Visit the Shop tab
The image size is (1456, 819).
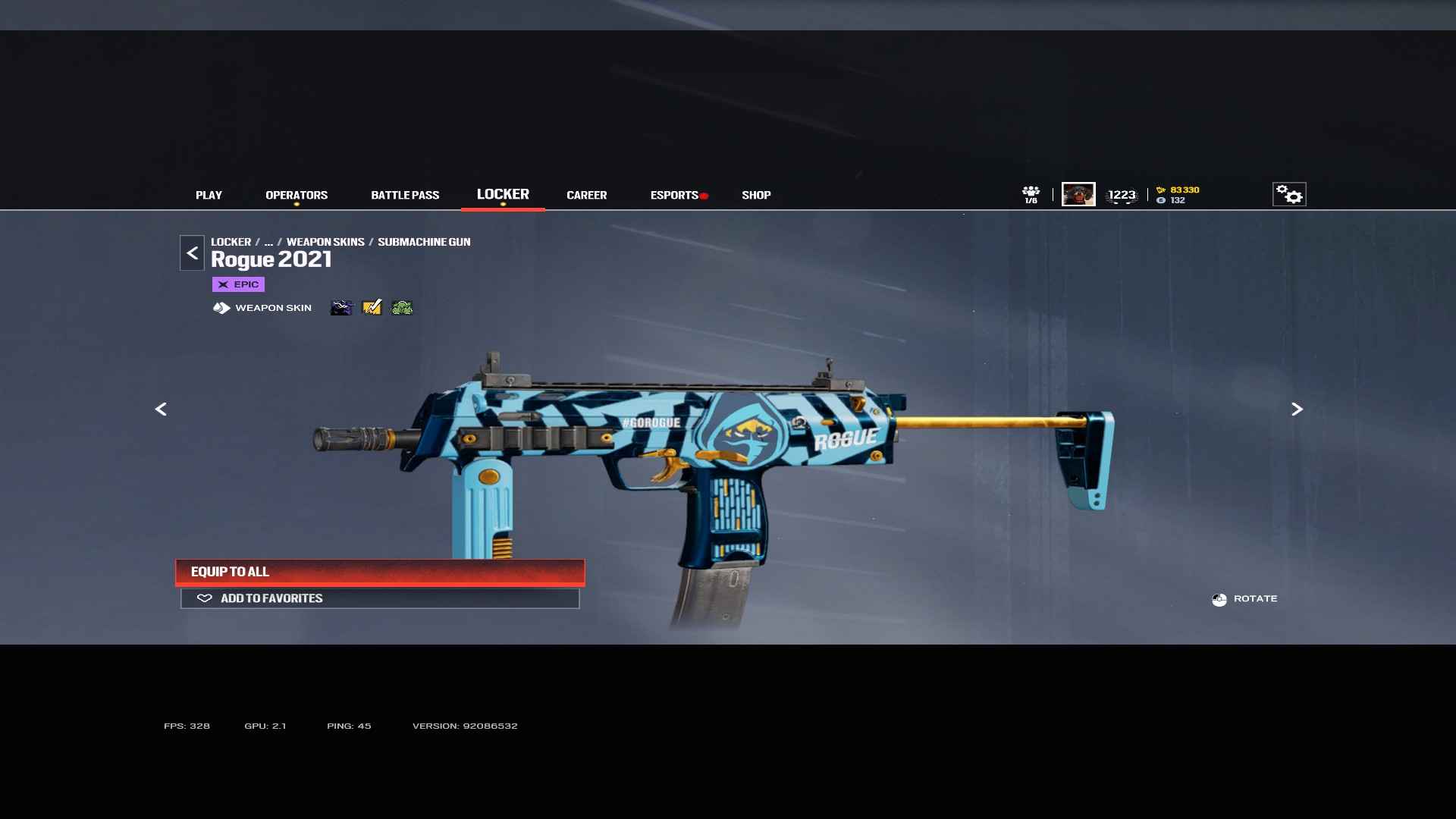[x=756, y=195]
